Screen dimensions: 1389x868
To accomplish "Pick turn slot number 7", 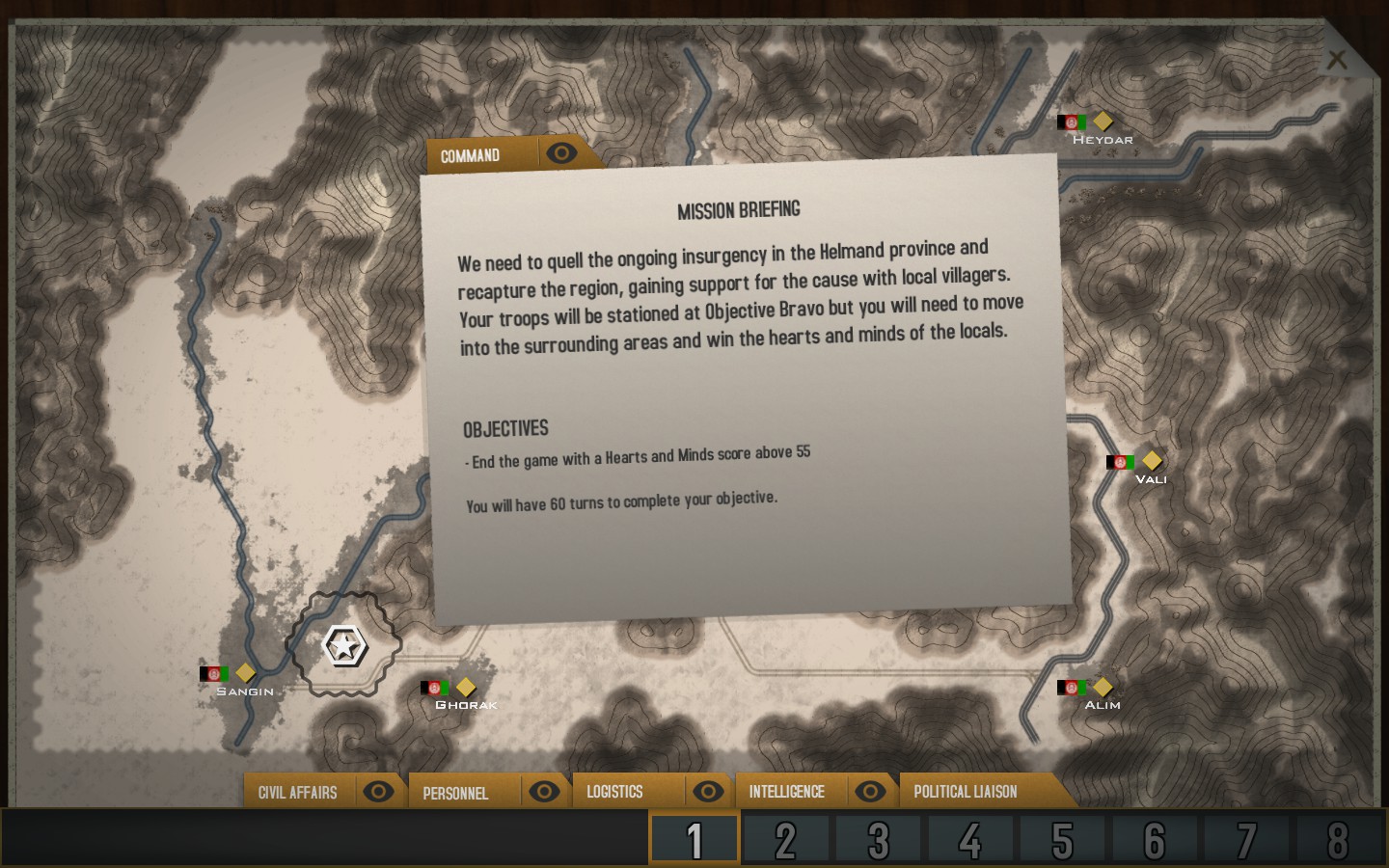I will pyautogui.click(x=1246, y=840).
